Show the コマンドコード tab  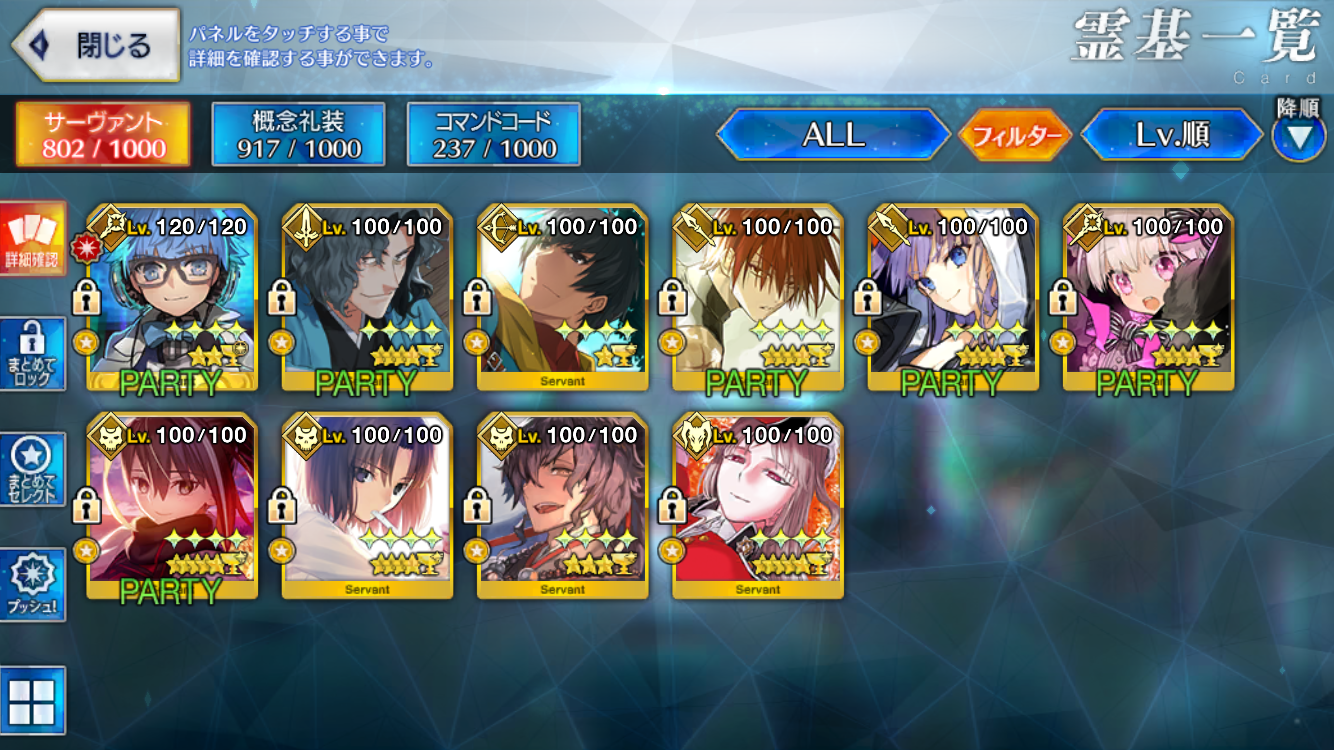coord(494,135)
